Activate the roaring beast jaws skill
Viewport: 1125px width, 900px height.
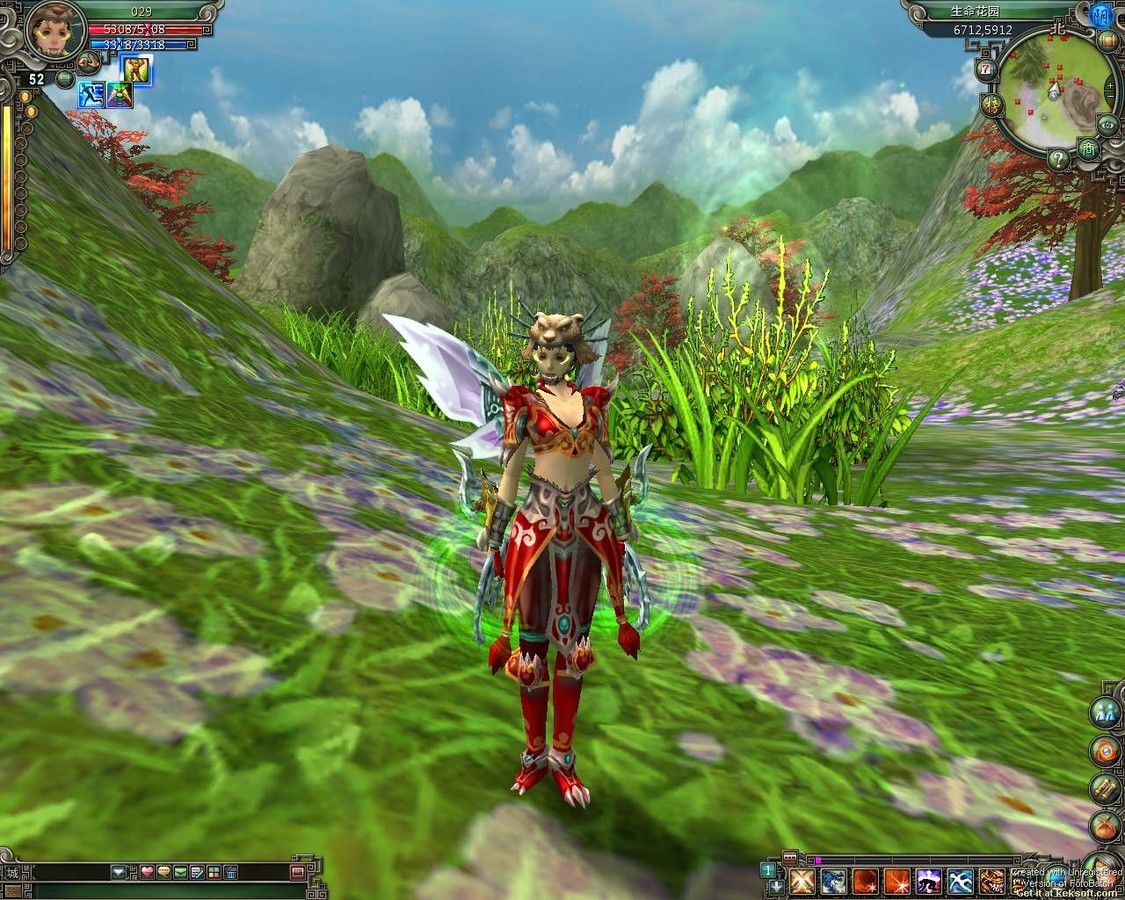click(992, 881)
